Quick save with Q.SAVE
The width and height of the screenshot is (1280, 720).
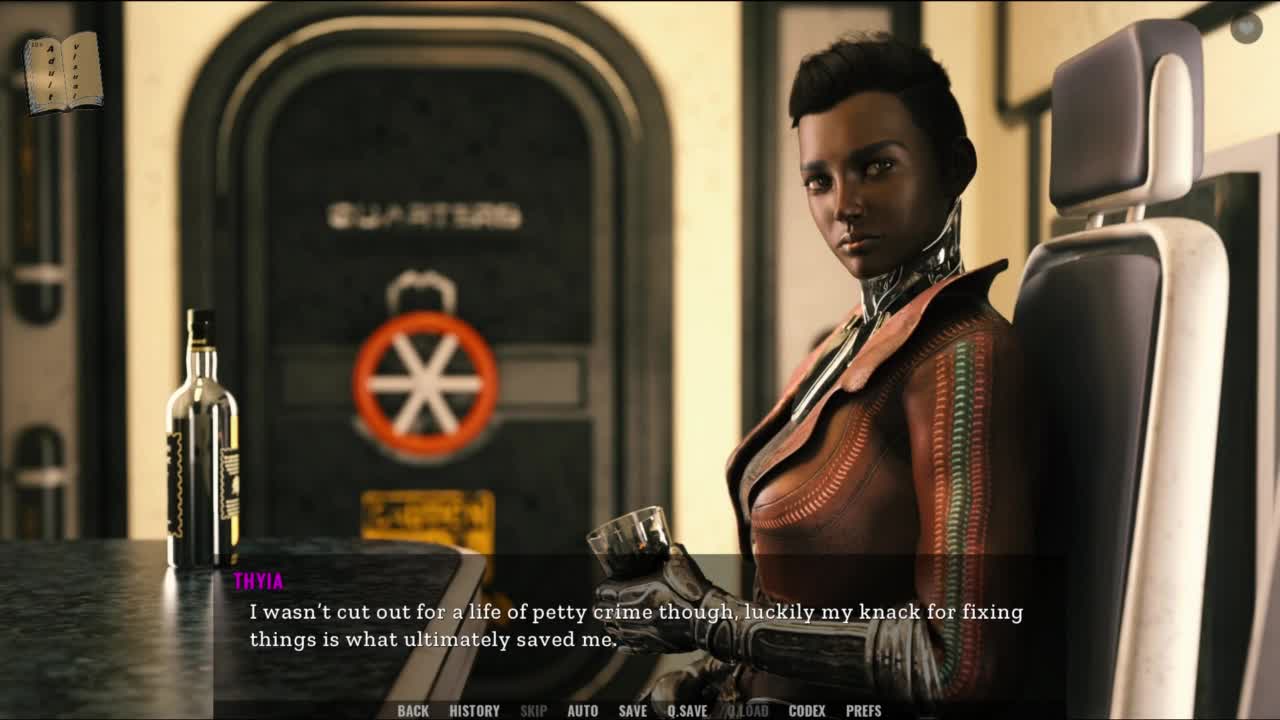point(687,711)
